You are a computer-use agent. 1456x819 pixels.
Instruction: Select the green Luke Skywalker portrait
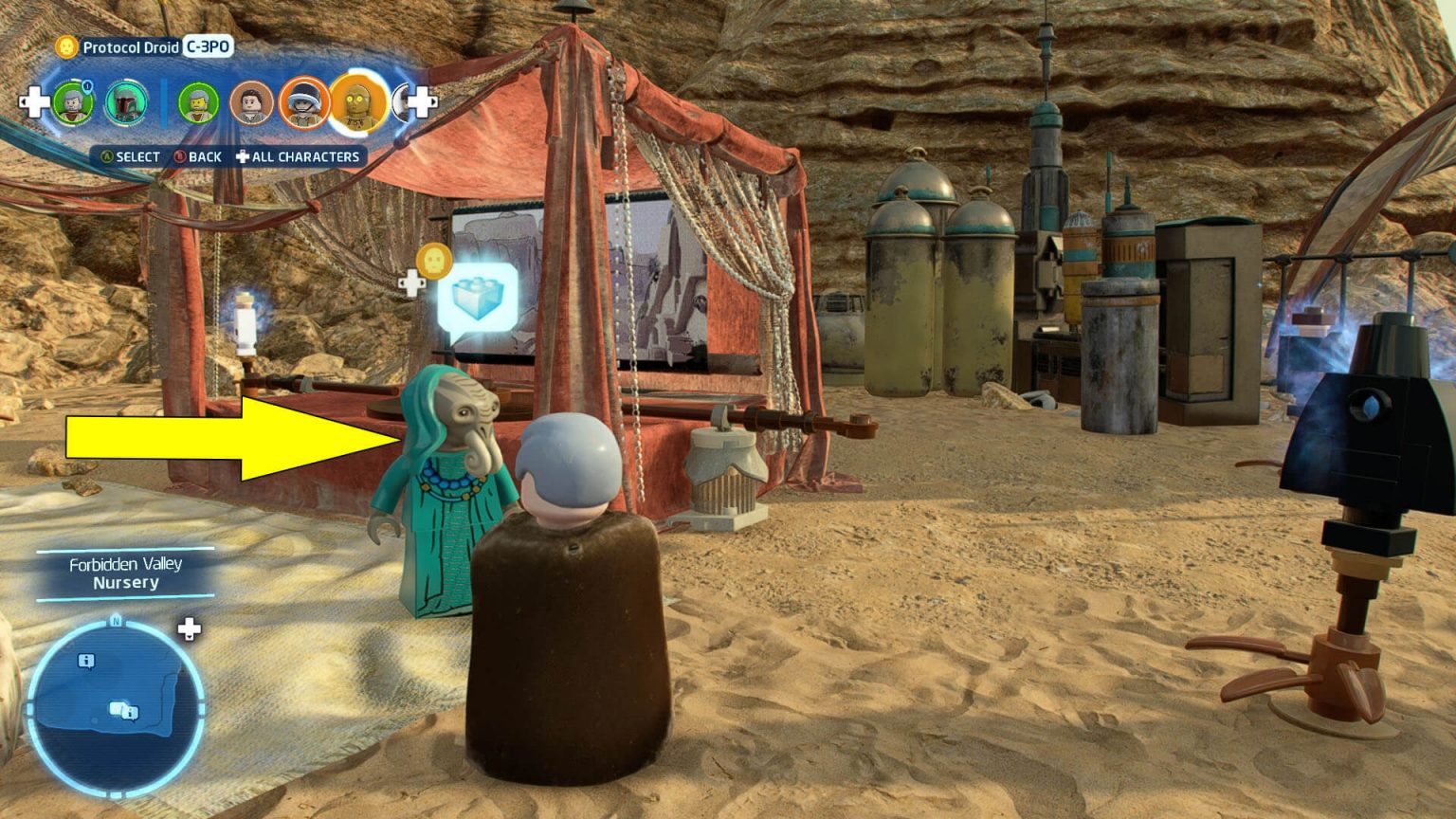pos(199,101)
